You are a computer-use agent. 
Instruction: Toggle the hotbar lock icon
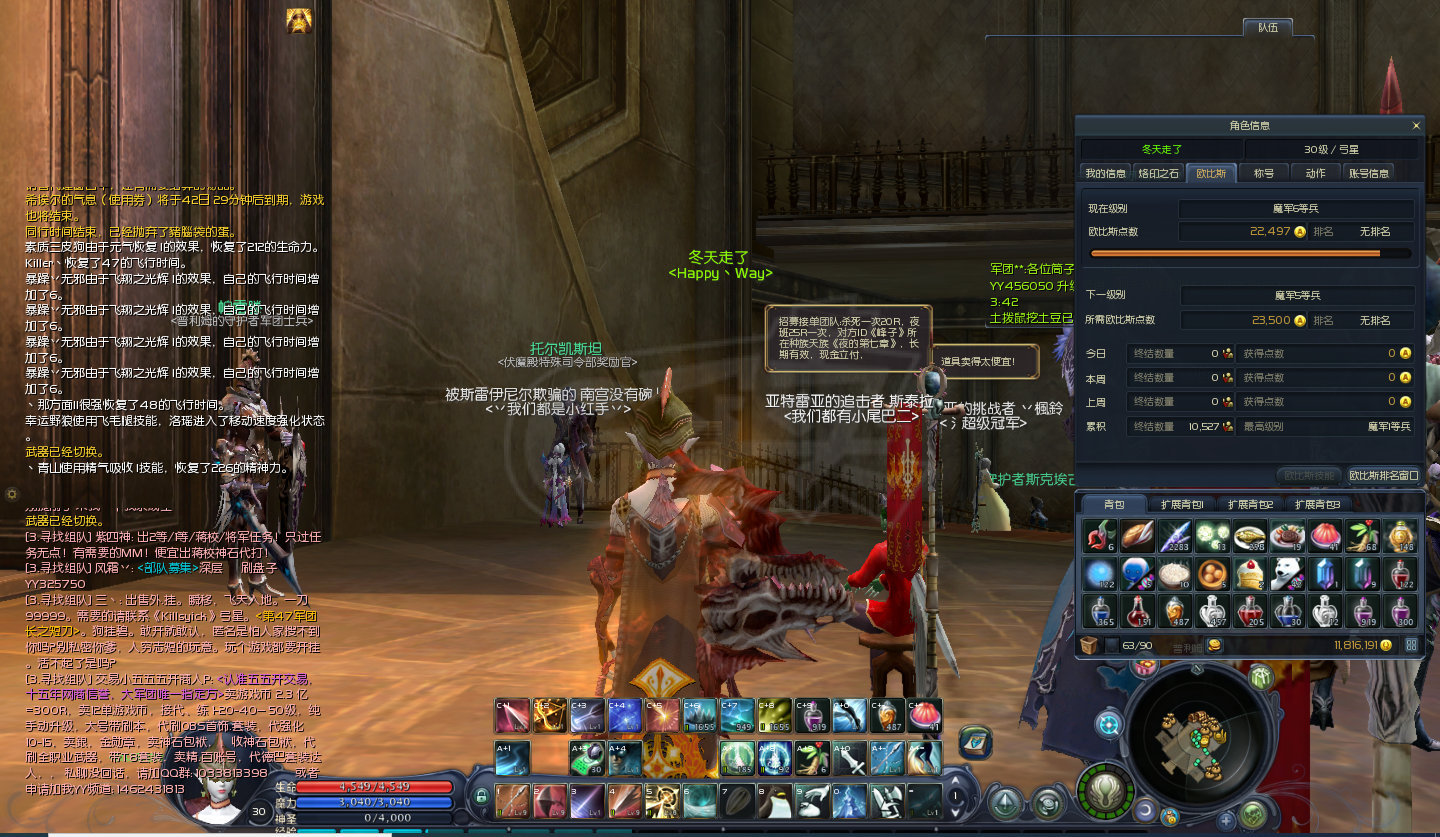click(x=481, y=797)
